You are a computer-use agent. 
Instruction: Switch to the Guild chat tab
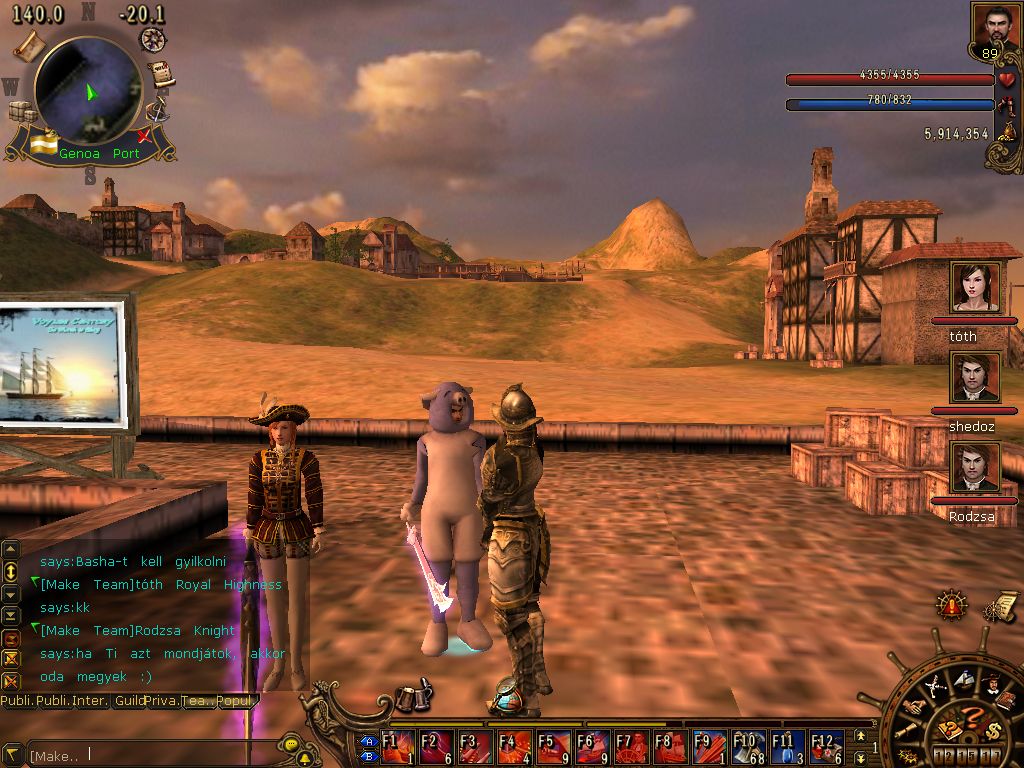coord(127,701)
